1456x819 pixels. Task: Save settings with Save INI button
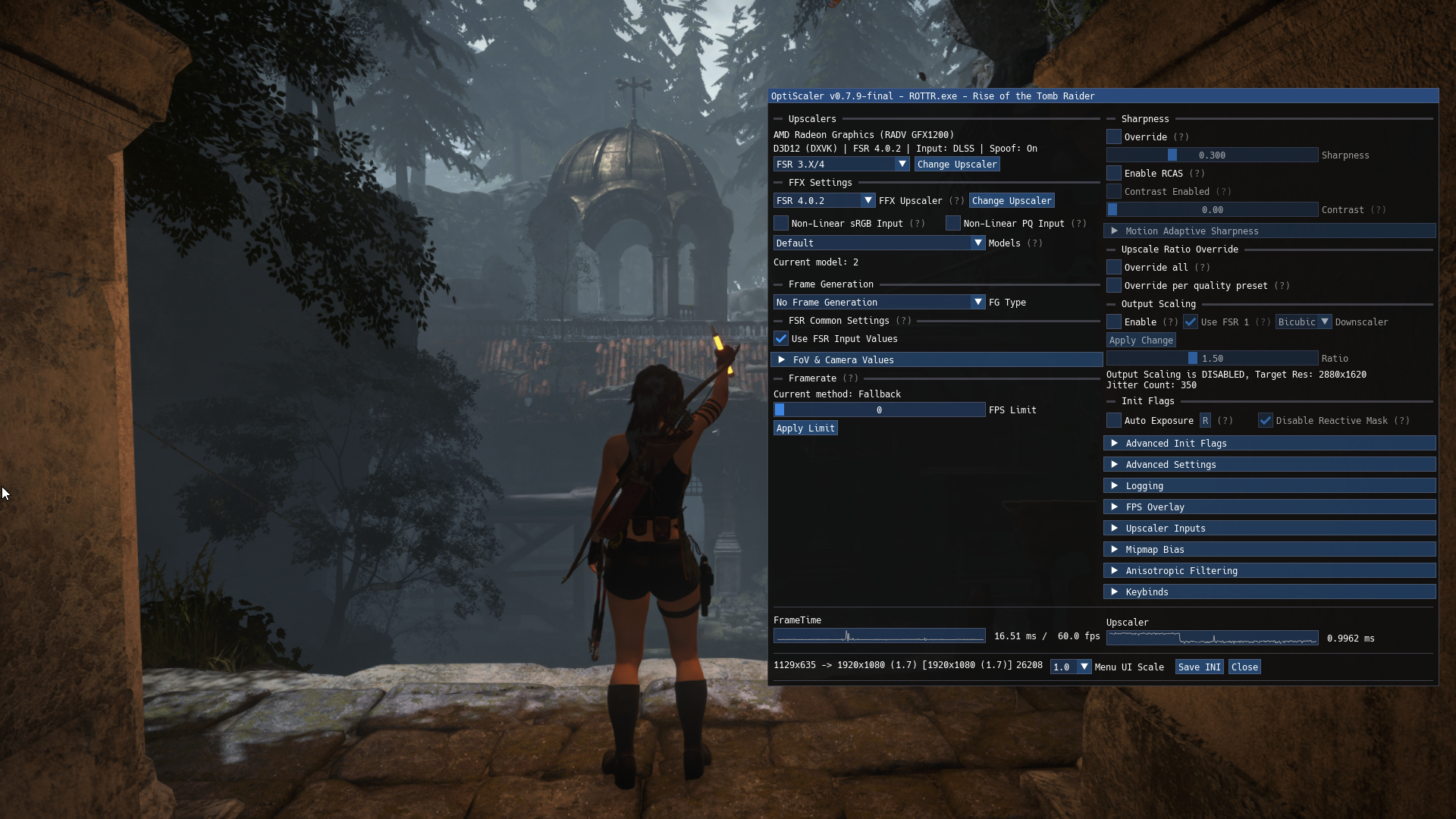point(1199,667)
